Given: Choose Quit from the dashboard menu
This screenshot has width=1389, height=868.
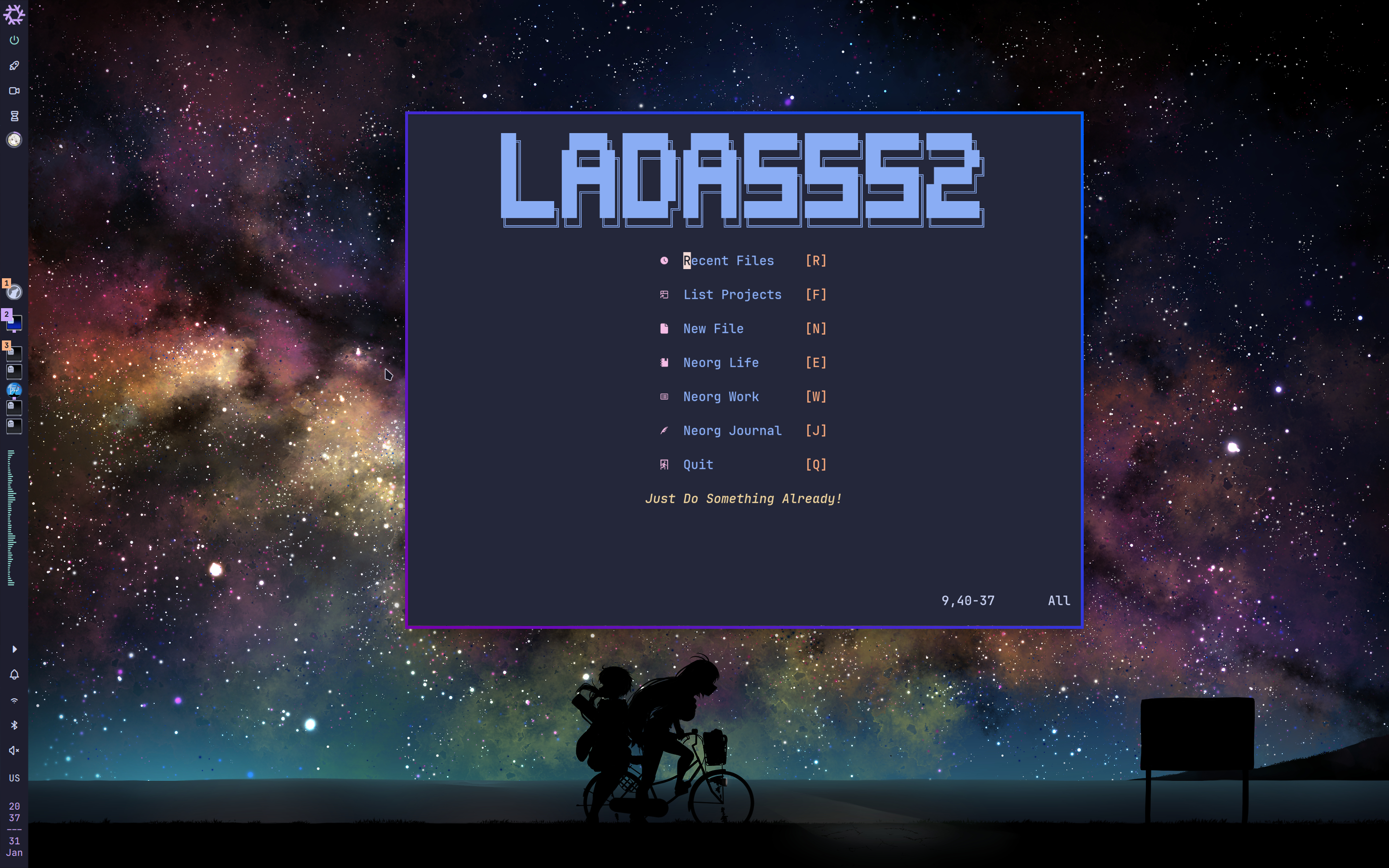Looking at the screenshot, I should pos(698,464).
